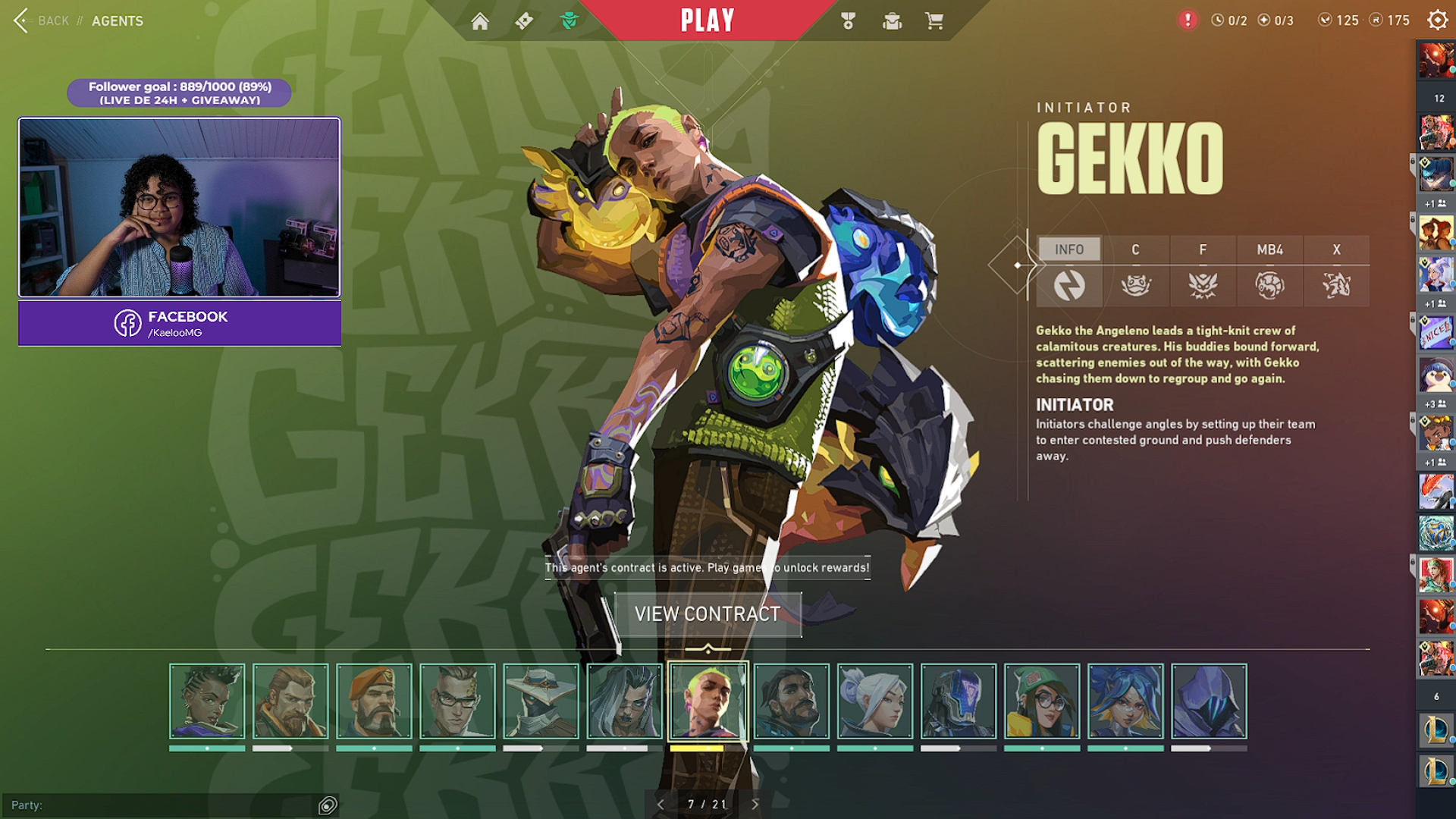Show the X ultimate ability
The height and width of the screenshot is (819, 1456).
tap(1336, 249)
